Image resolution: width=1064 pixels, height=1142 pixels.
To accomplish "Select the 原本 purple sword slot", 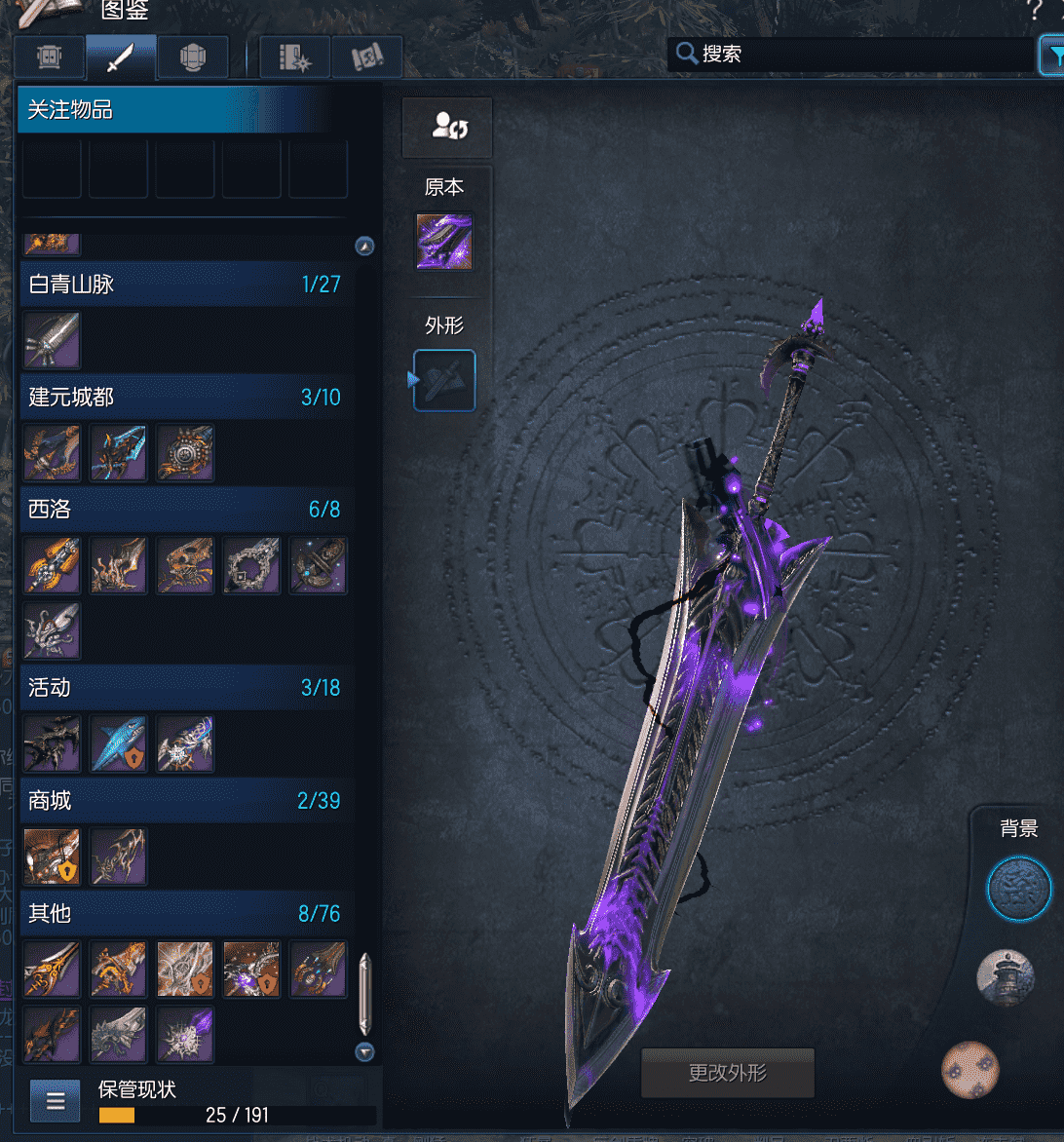I will (x=444, y=242).
